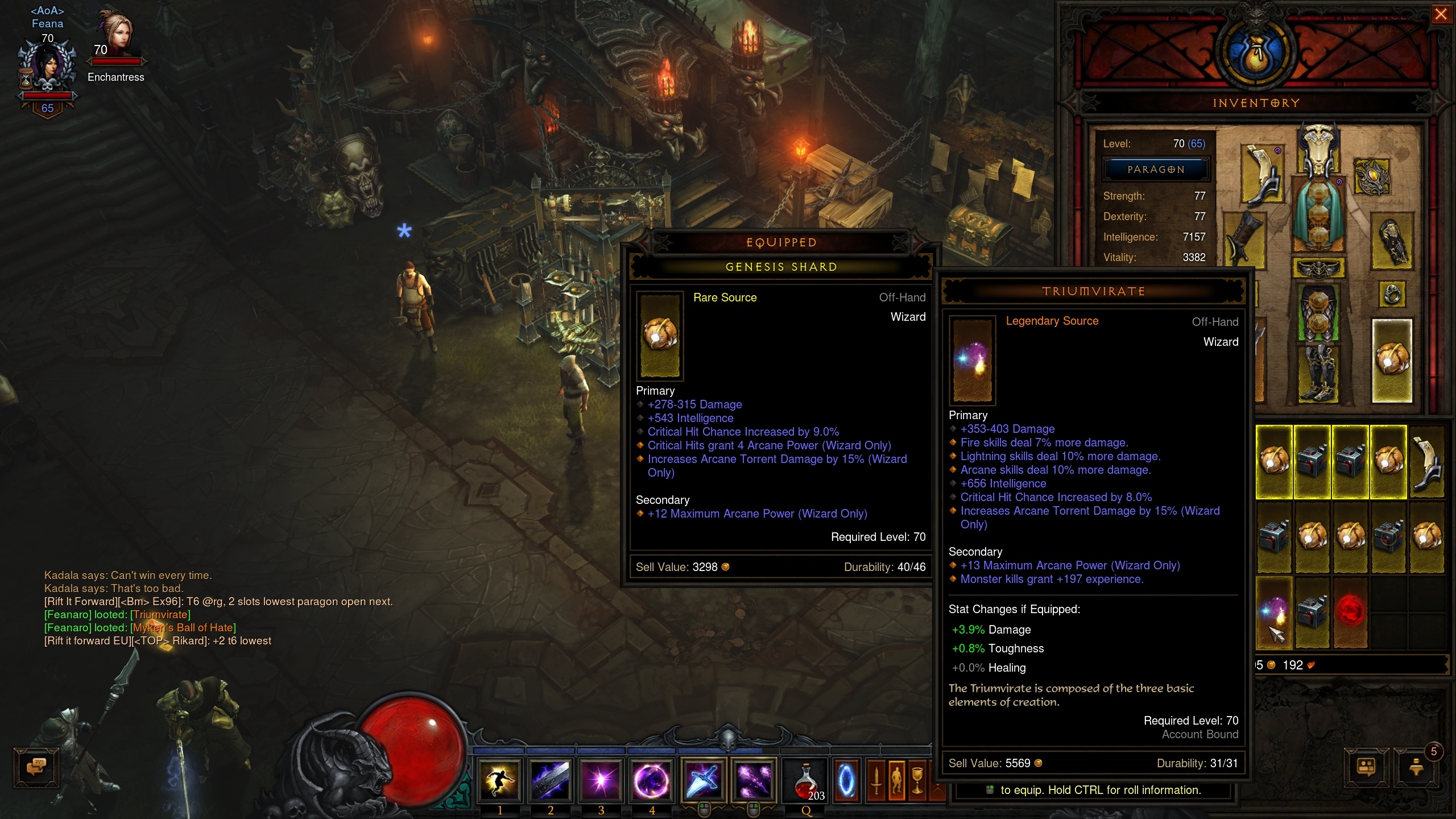Image resolution: width=1456 pixels, height=819 pixels.
Task: Use the spectral blade primary skill
Action: 704,780
